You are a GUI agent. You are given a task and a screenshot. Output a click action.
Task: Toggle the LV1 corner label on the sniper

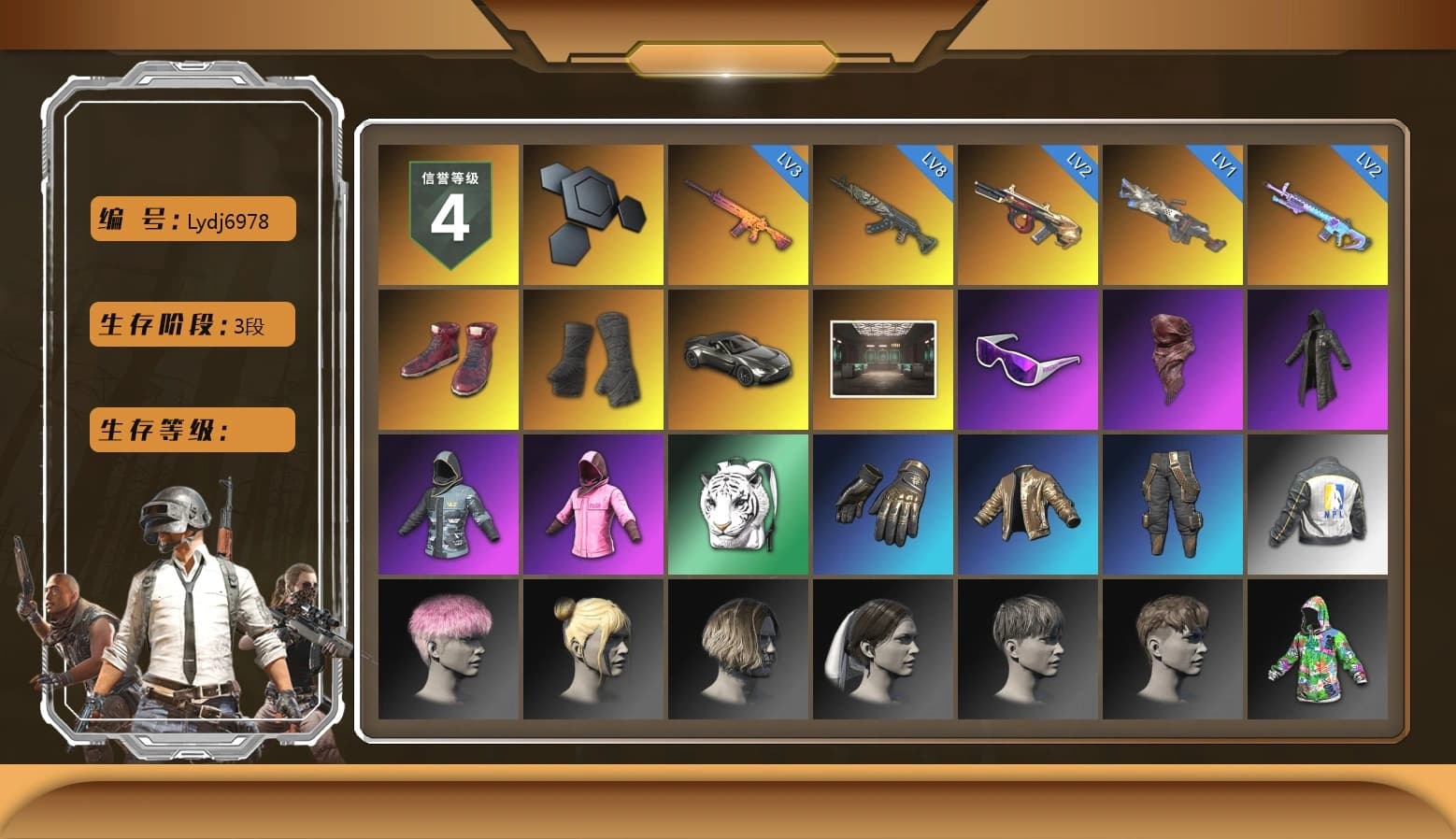point(1225,166)
